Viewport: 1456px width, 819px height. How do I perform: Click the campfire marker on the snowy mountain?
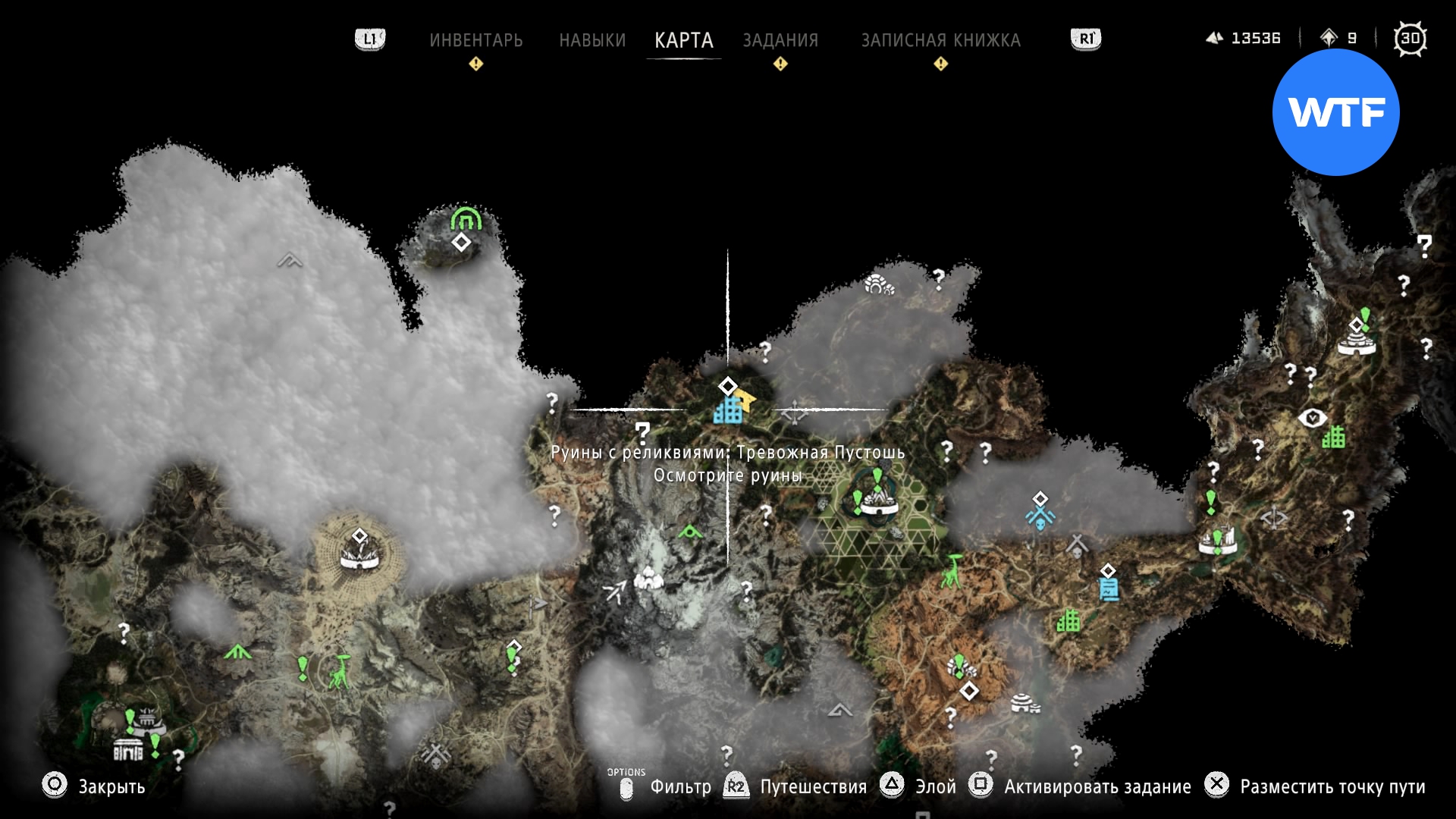click(x=648, y=579)
